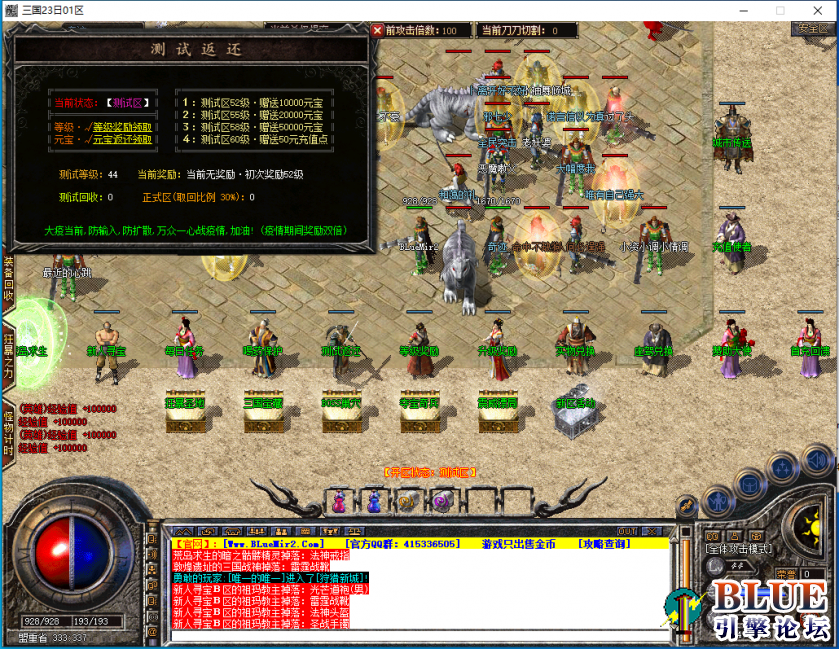Open the 狂暴之力 side tab

point(8,352)
